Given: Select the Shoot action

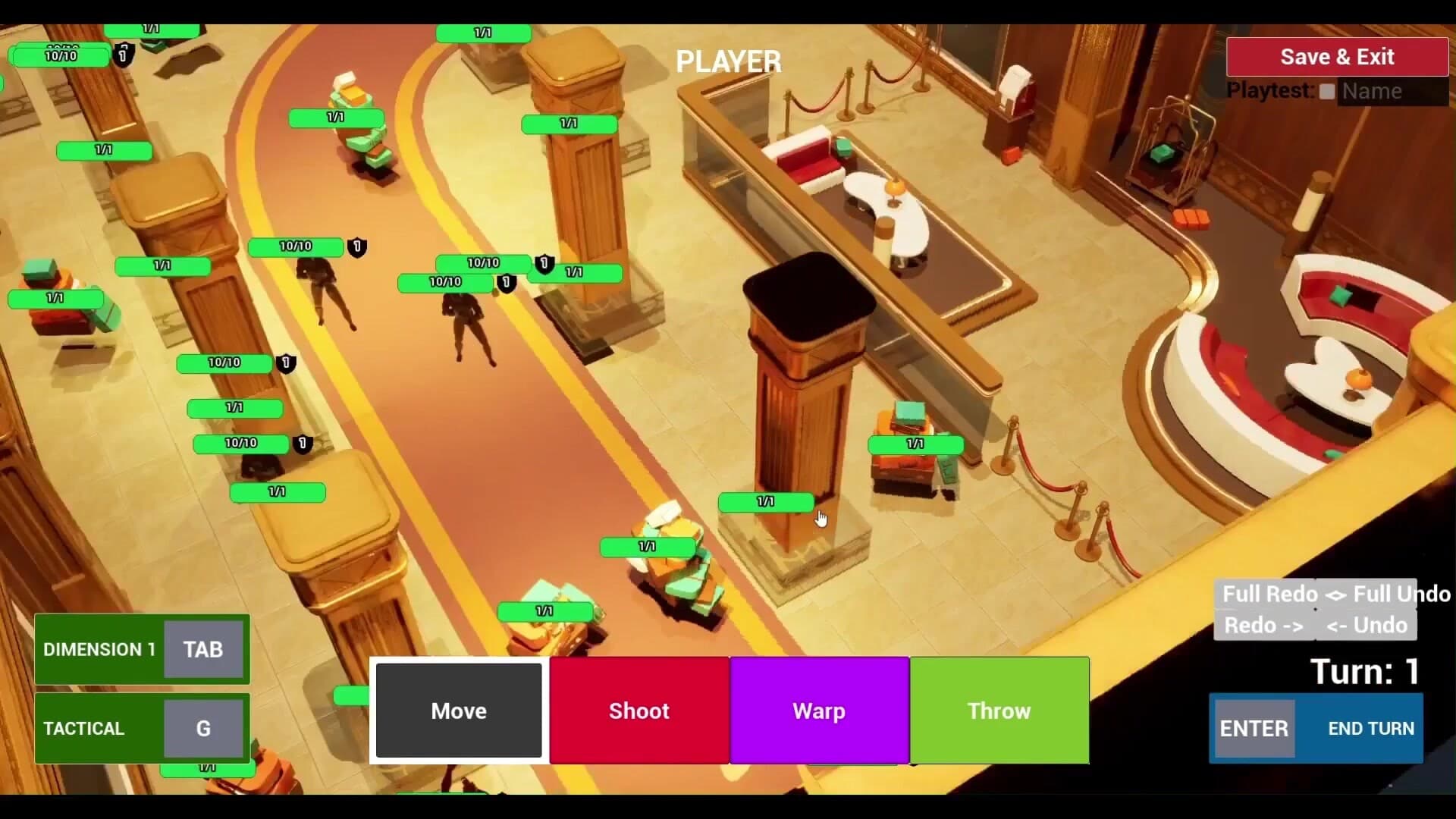Looking at the screenshot, I should click(x=639, y=711).
